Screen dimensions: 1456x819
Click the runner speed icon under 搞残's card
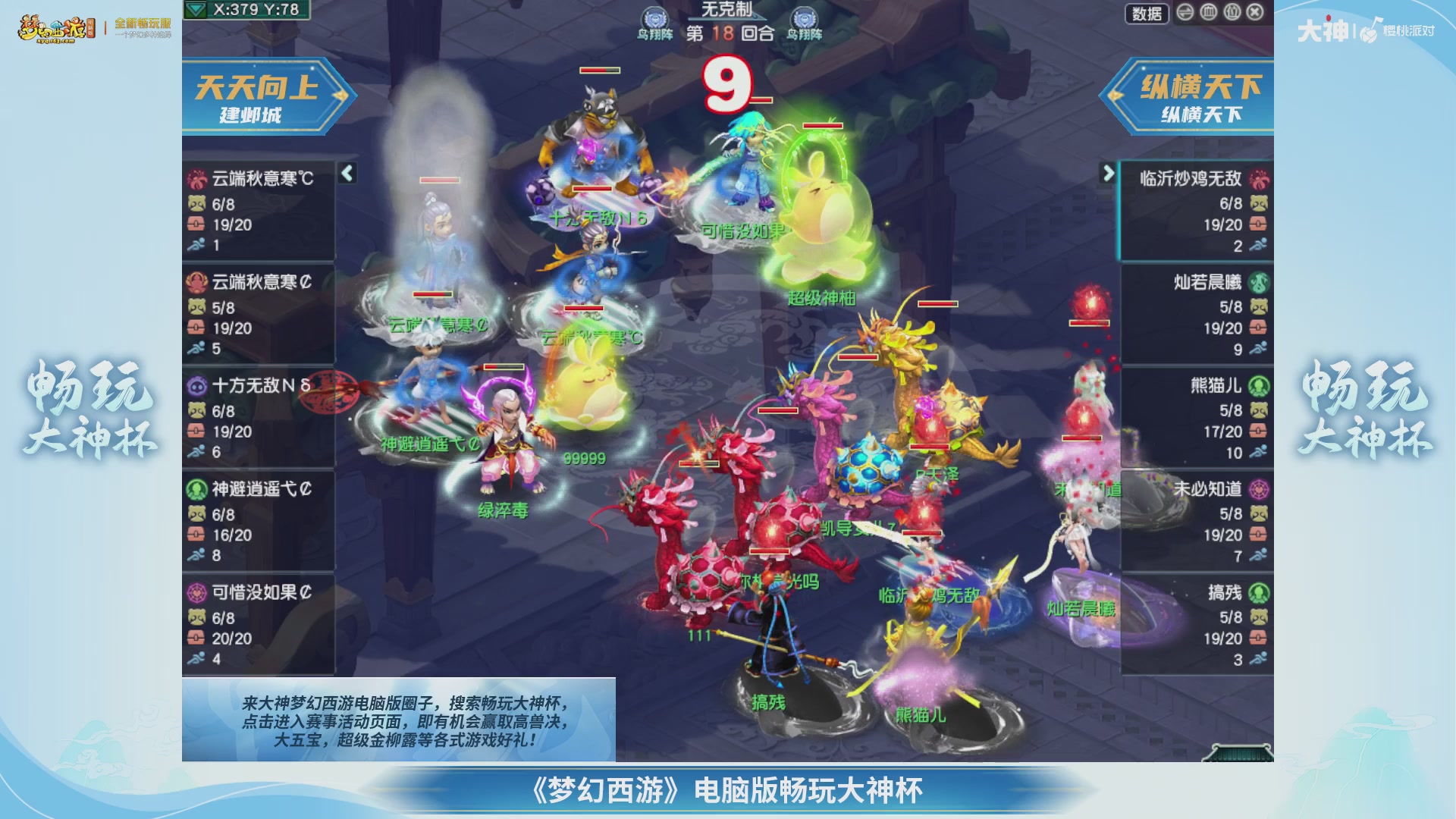(x=1258, y=659)
